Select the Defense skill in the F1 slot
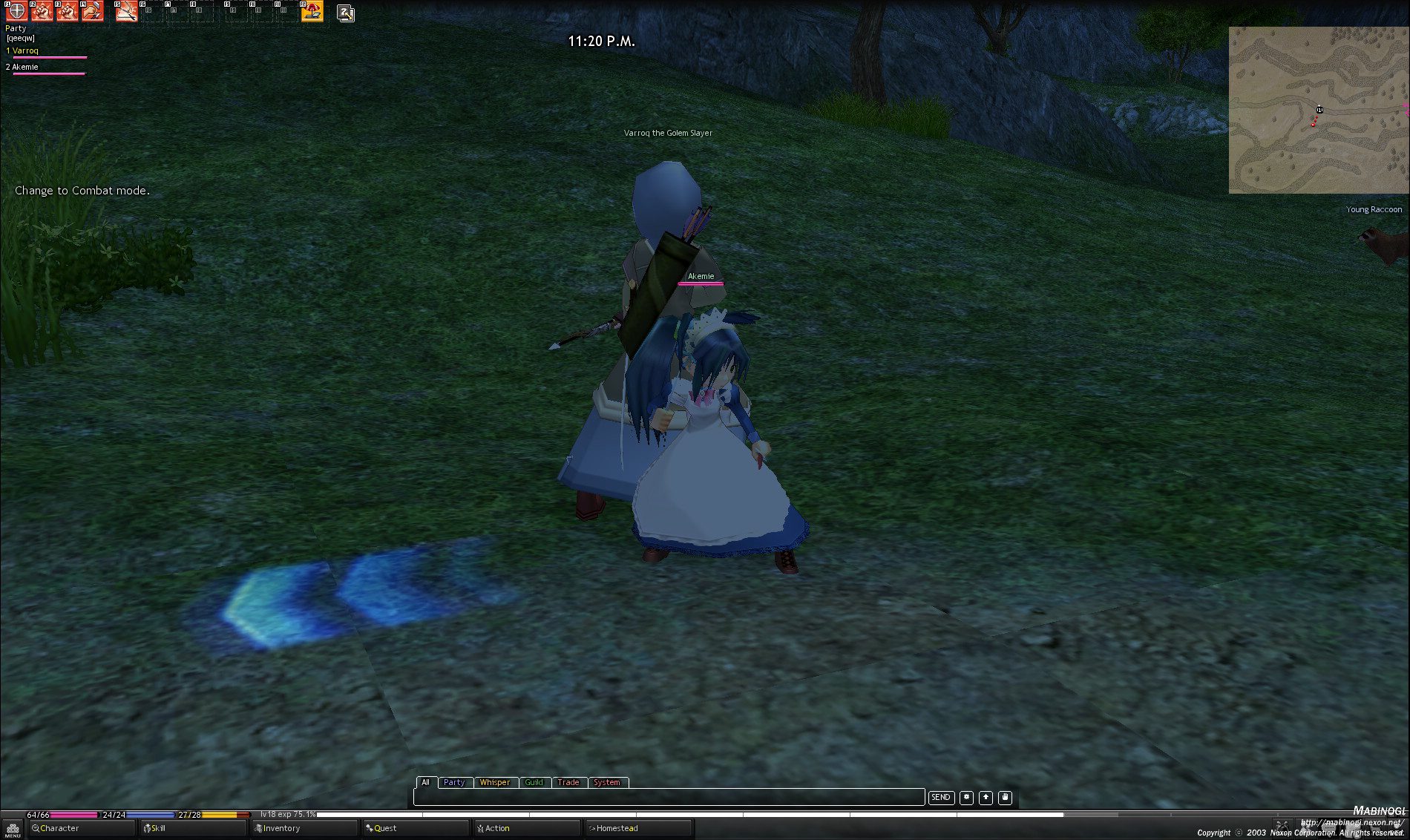1410x840 pixels. (x=16, y=12)
